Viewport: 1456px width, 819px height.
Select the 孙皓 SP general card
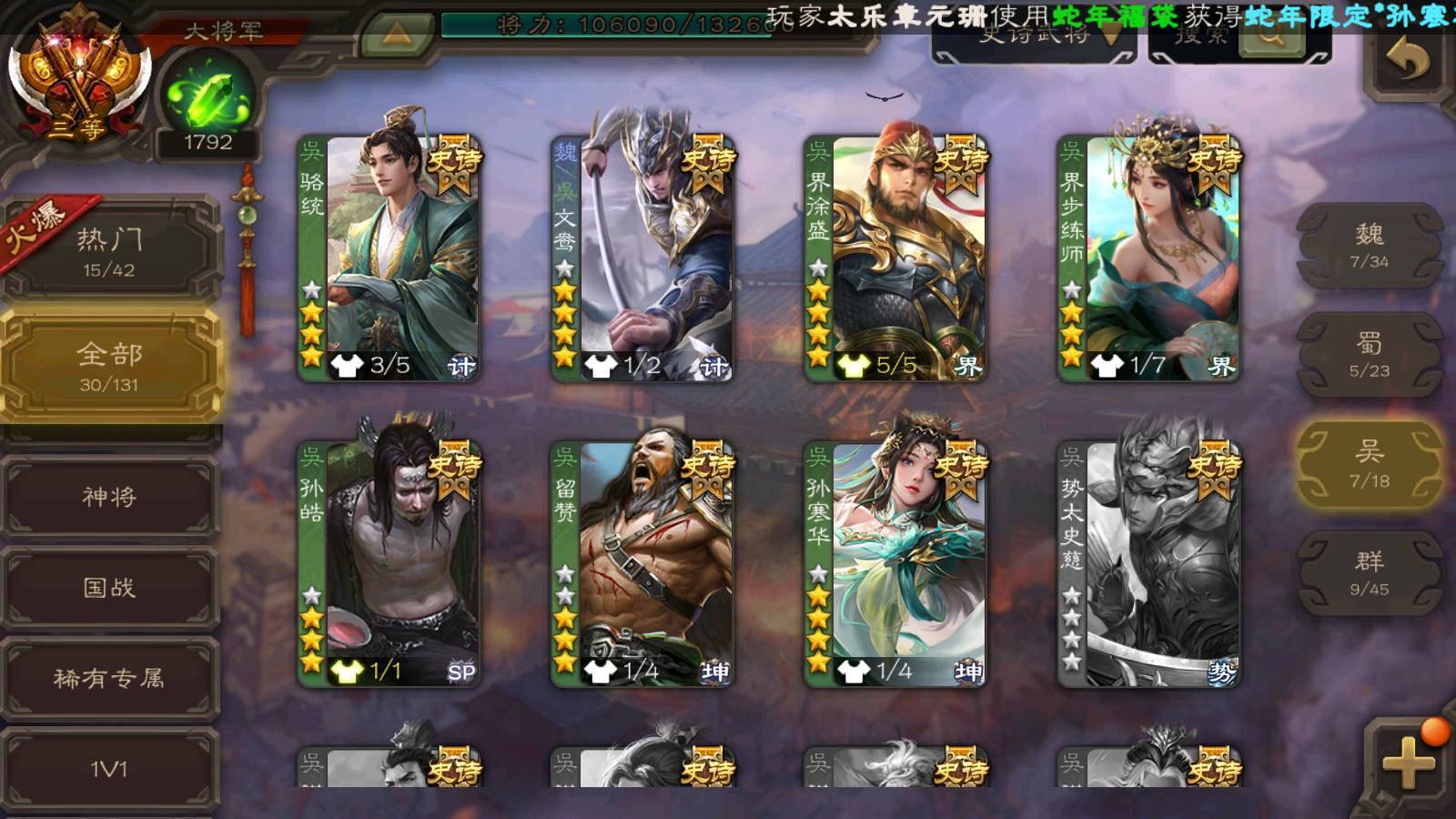coord(391,564)
